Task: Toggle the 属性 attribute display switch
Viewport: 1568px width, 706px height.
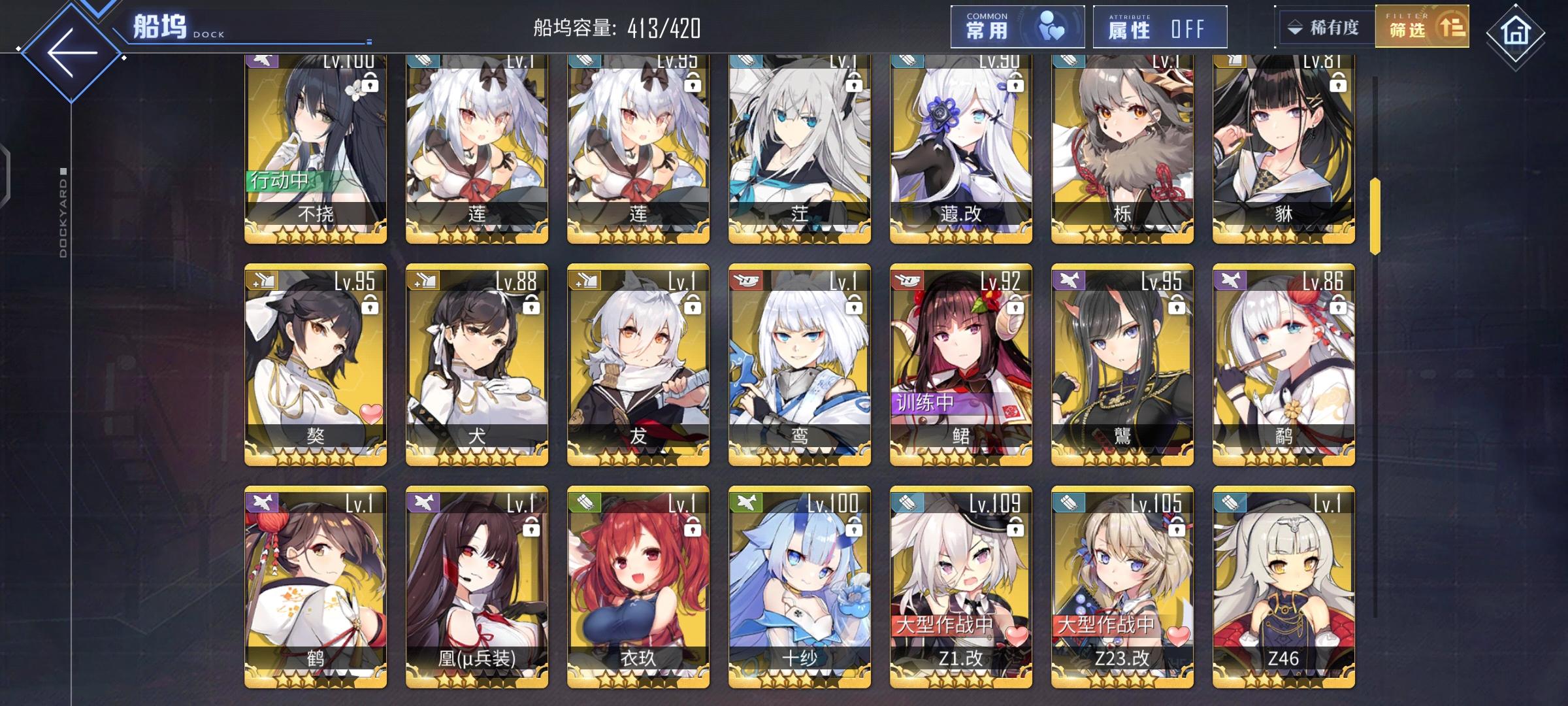Action: point(1160,27)
